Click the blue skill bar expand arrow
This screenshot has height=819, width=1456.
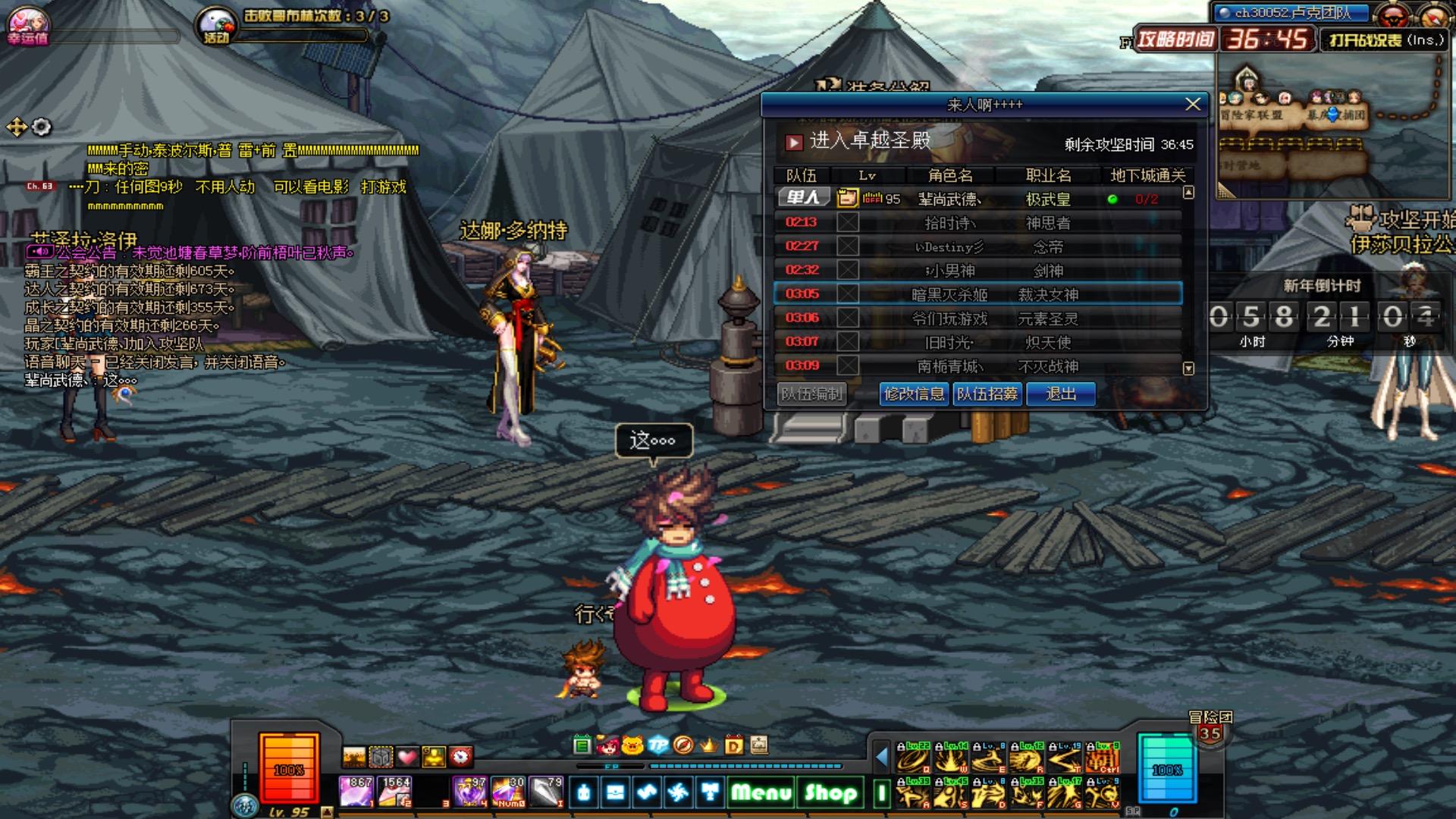coord(881,756)
